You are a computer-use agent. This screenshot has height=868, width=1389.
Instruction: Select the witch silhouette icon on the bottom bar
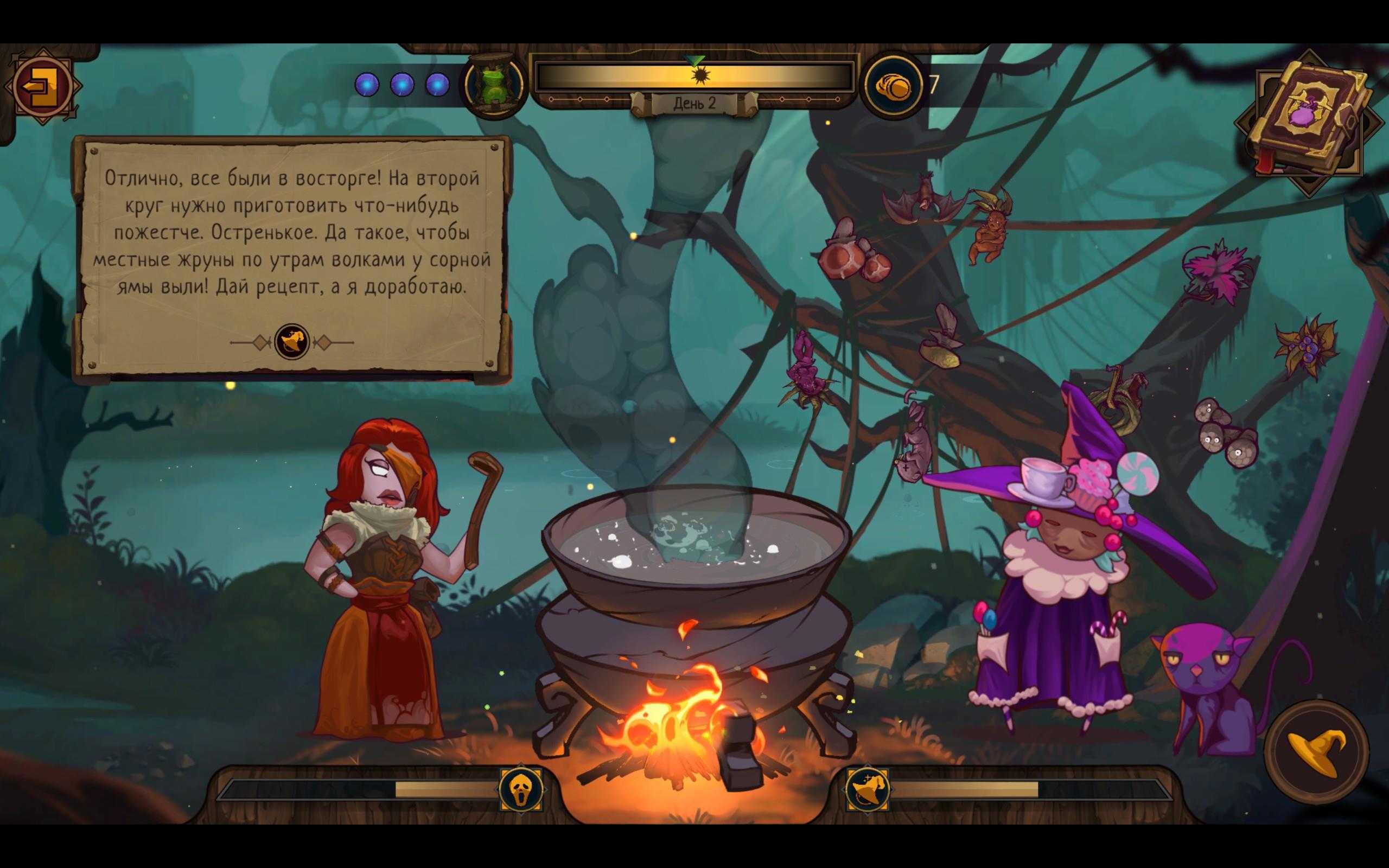point(867,790)
